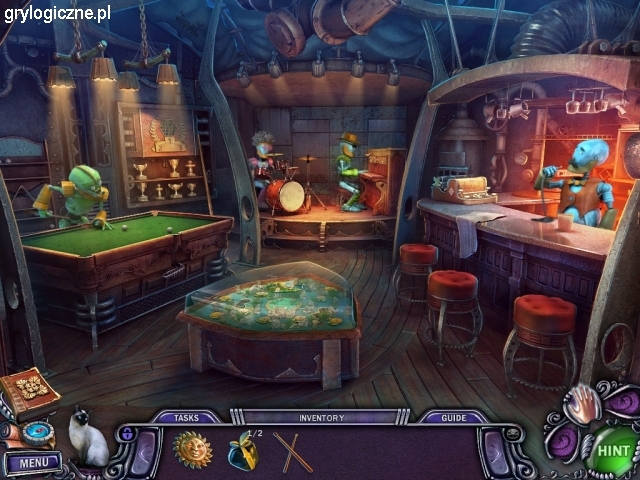Screen dimensions: 640x480
Task: Open the journal book with gold emblem
Action: 30,391
